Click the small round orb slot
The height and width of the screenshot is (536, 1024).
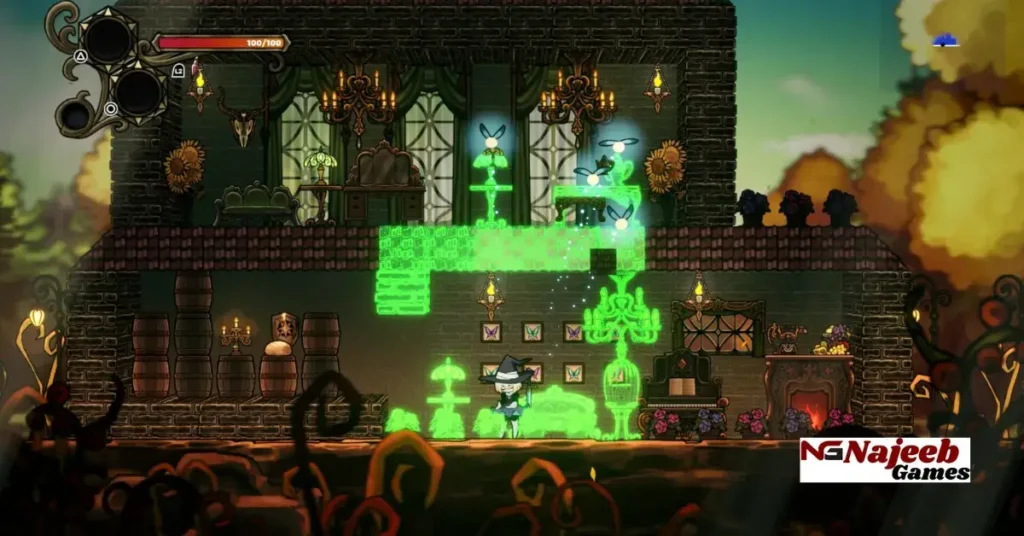(x=76, y=117)
